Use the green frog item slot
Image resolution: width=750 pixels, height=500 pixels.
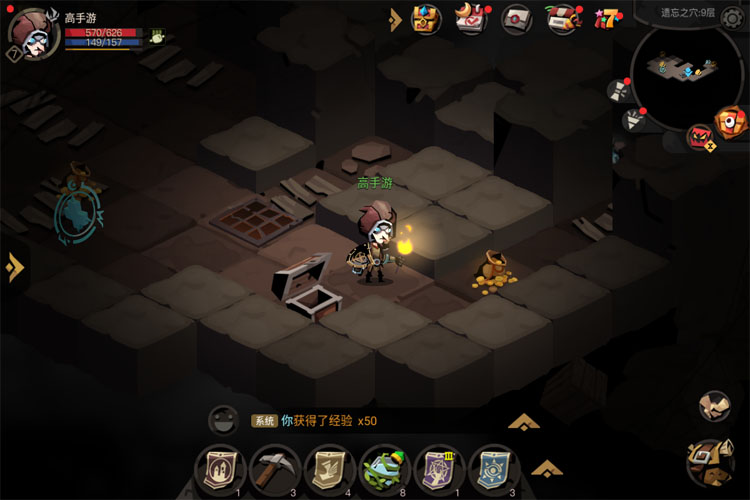pyautogui.click(x=383, y=467)
